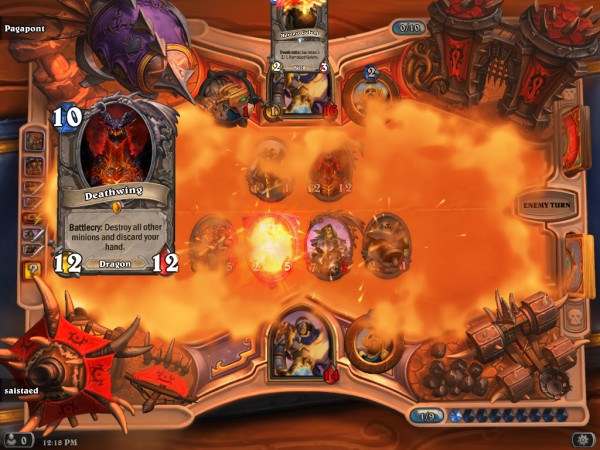
Task: Click the question mark history tile
Action: (32, 269)
